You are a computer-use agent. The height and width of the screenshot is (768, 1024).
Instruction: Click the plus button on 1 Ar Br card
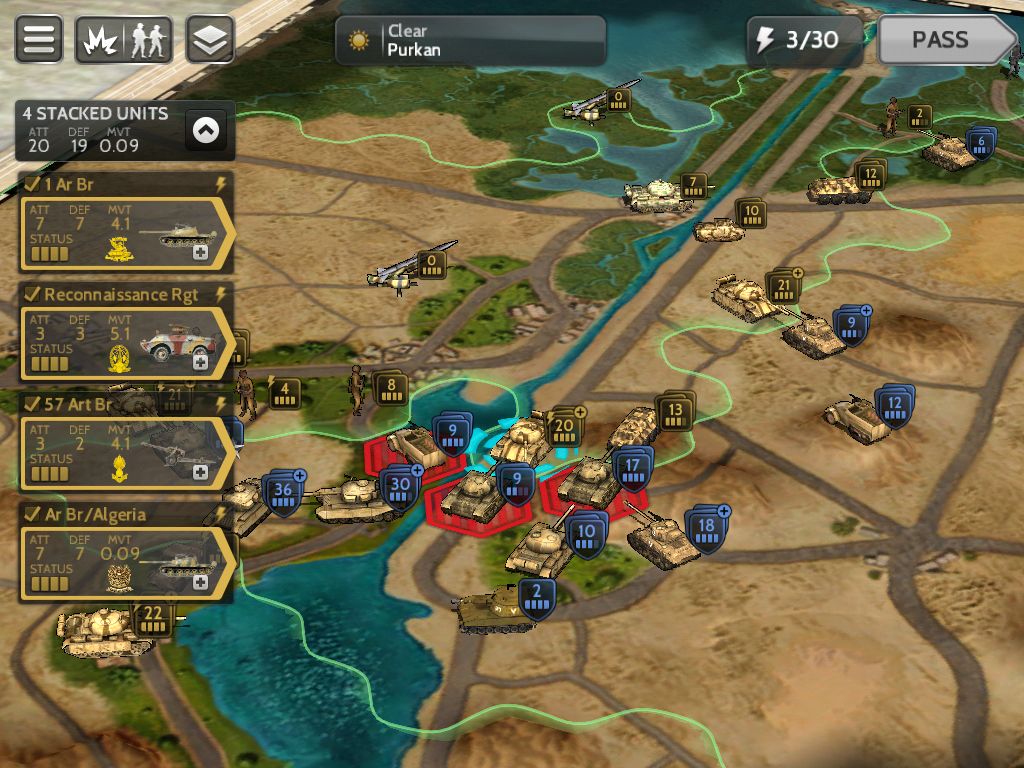(201, 253)
